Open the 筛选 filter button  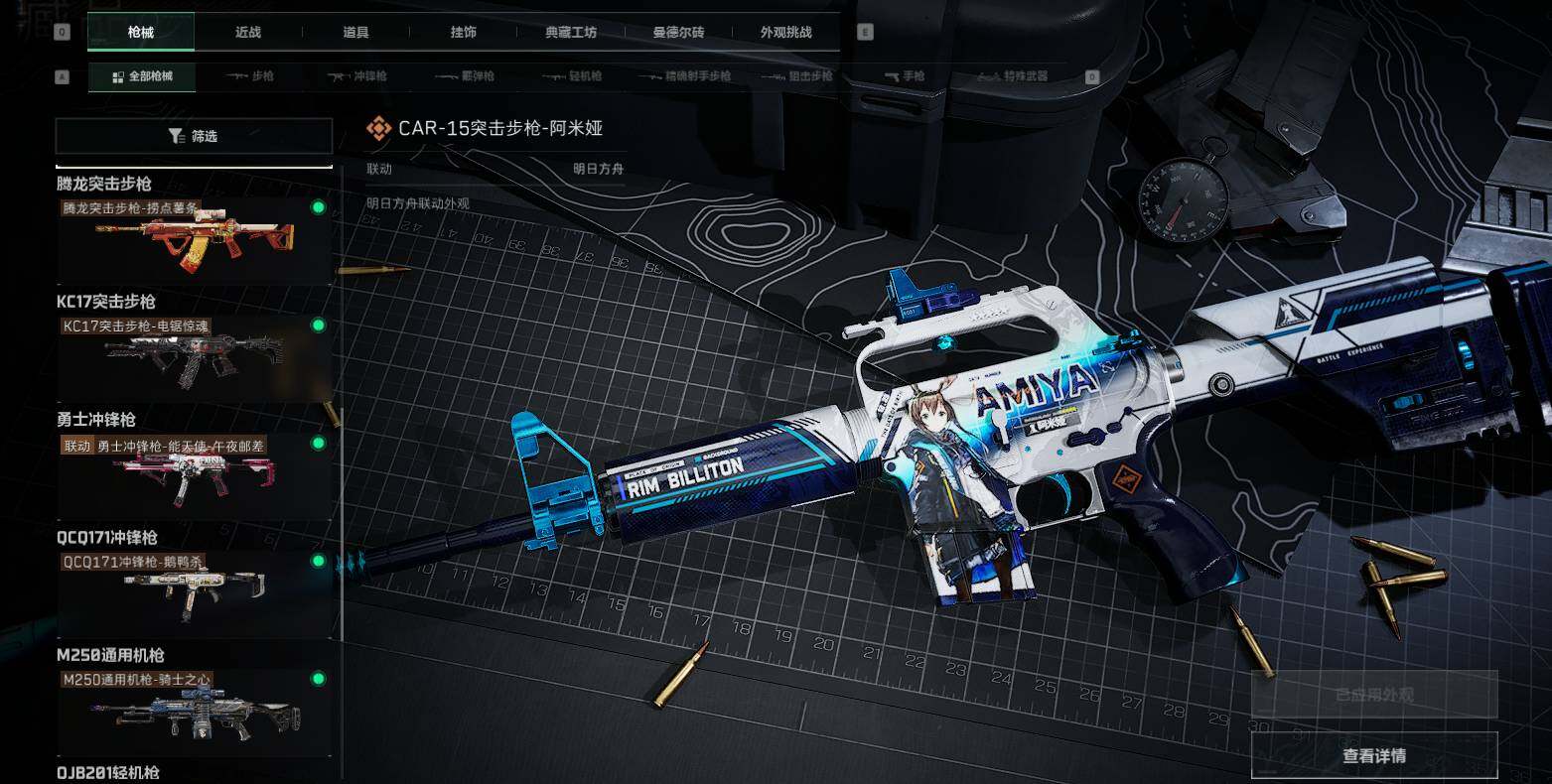click(194, 136)
